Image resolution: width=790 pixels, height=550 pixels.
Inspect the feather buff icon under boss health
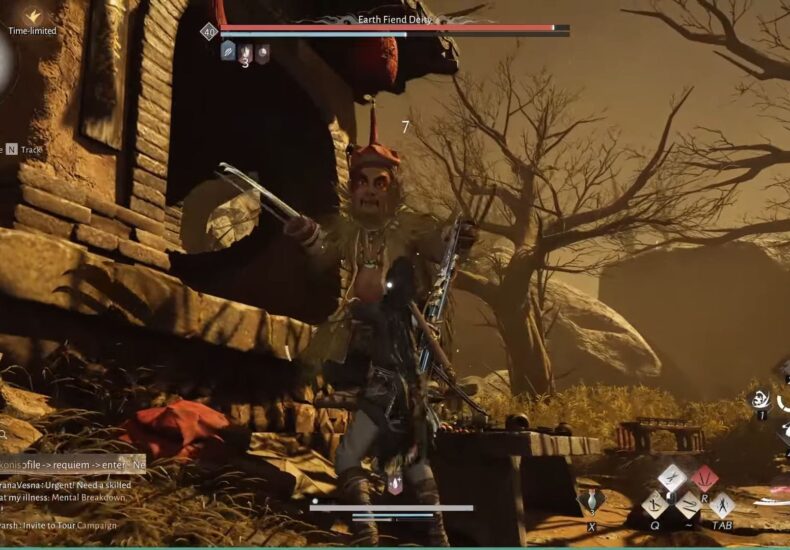[x=228, y=51]
